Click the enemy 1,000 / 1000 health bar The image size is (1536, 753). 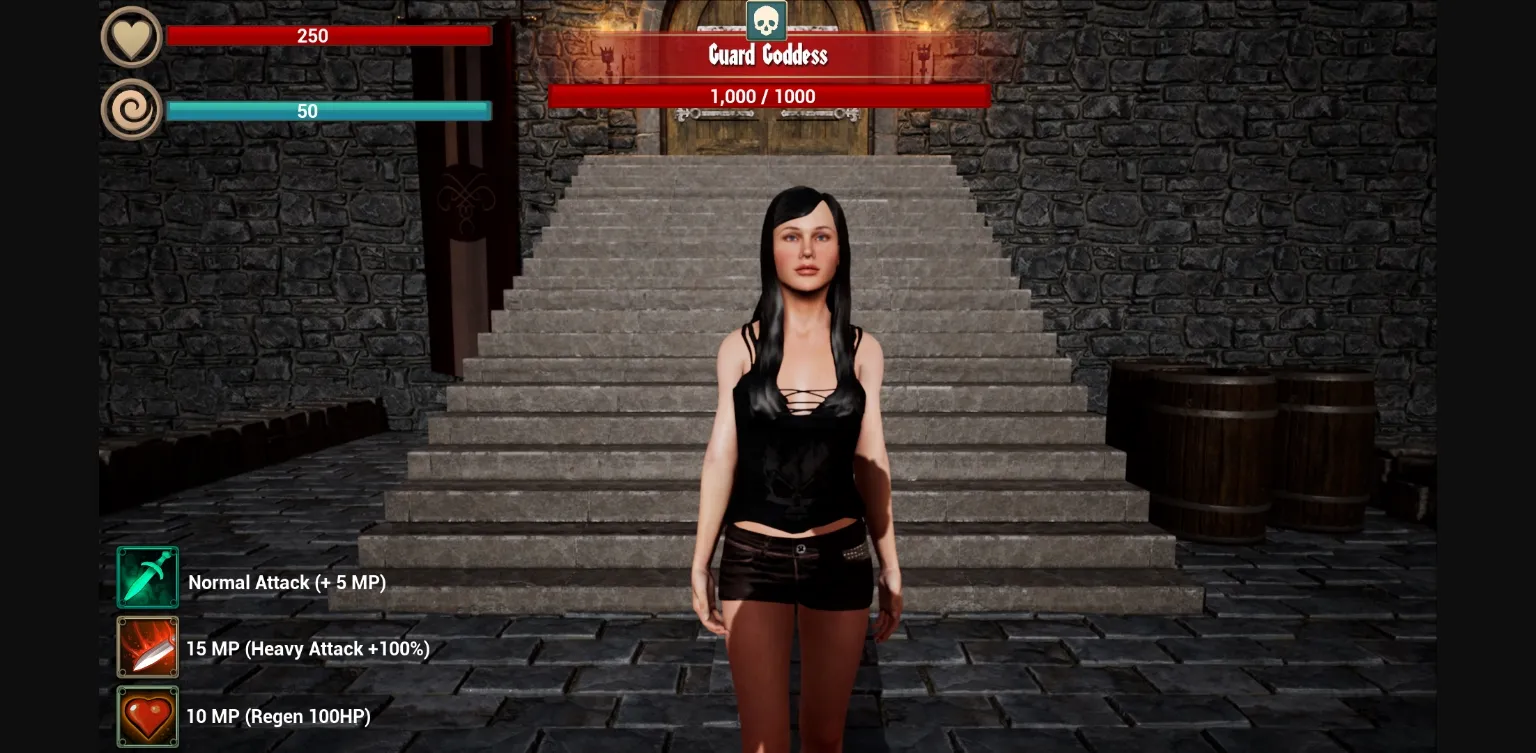pos(770,96)
